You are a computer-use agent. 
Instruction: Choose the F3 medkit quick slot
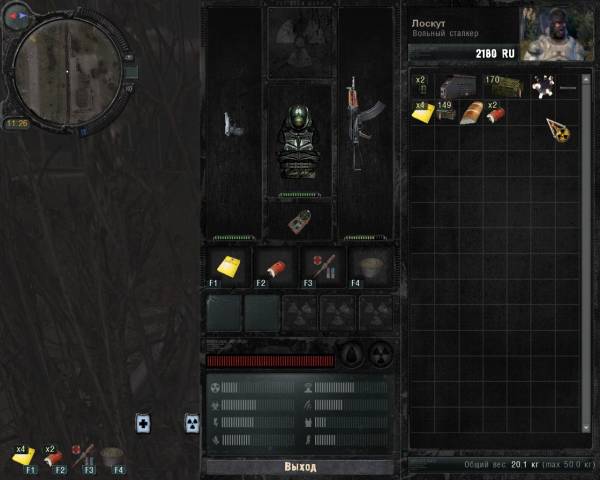coord(324,267)
